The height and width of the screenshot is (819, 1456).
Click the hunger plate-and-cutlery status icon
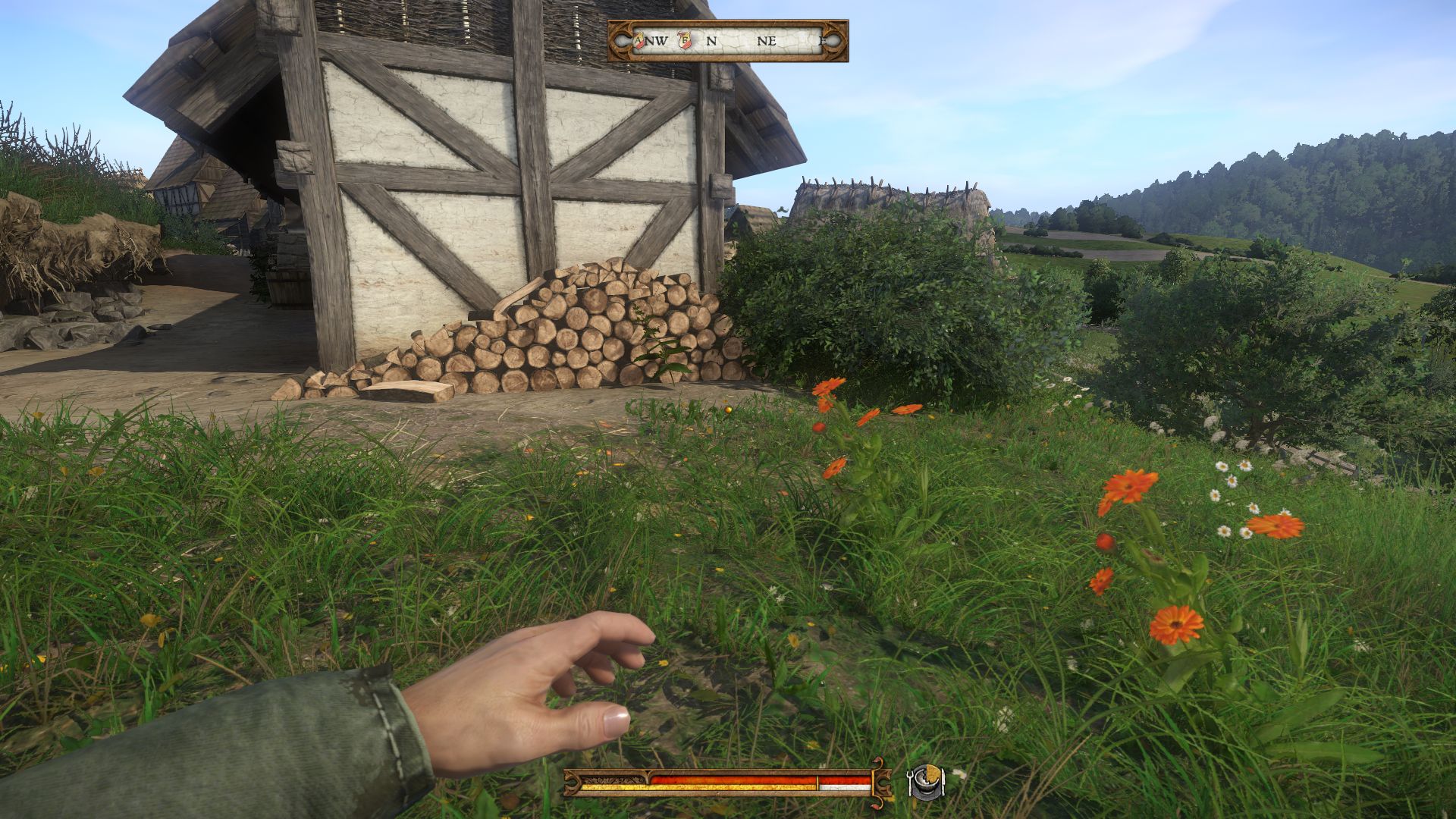click(x=926, y=782)
